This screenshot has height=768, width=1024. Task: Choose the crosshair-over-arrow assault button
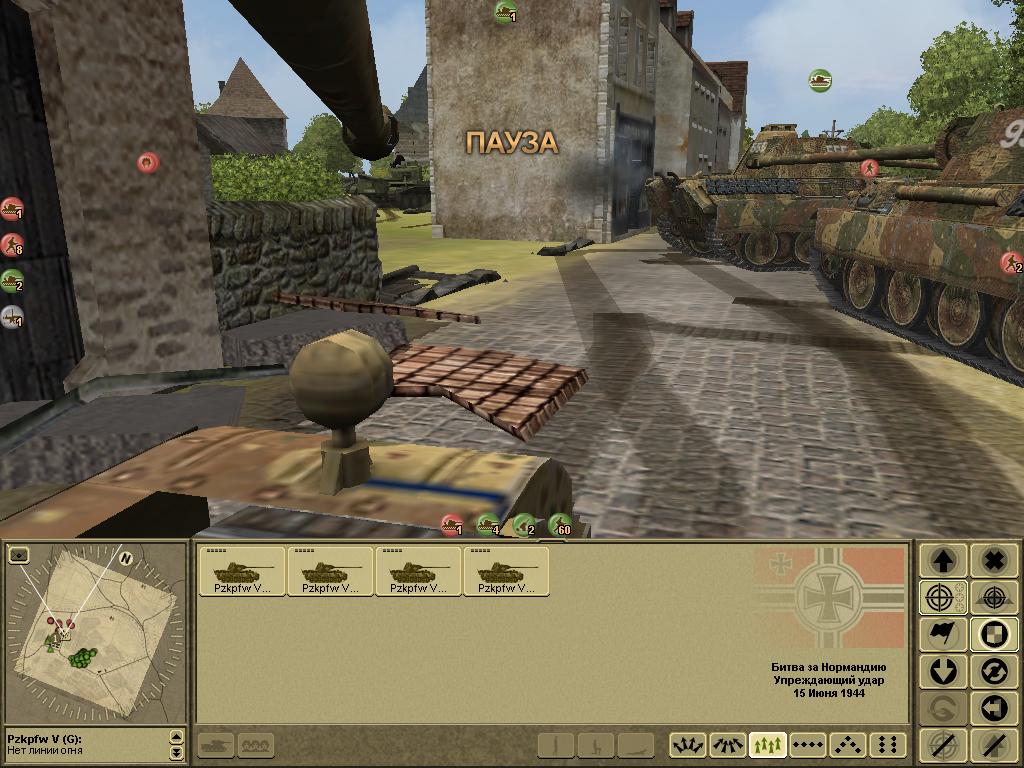[x=993, y=597]
